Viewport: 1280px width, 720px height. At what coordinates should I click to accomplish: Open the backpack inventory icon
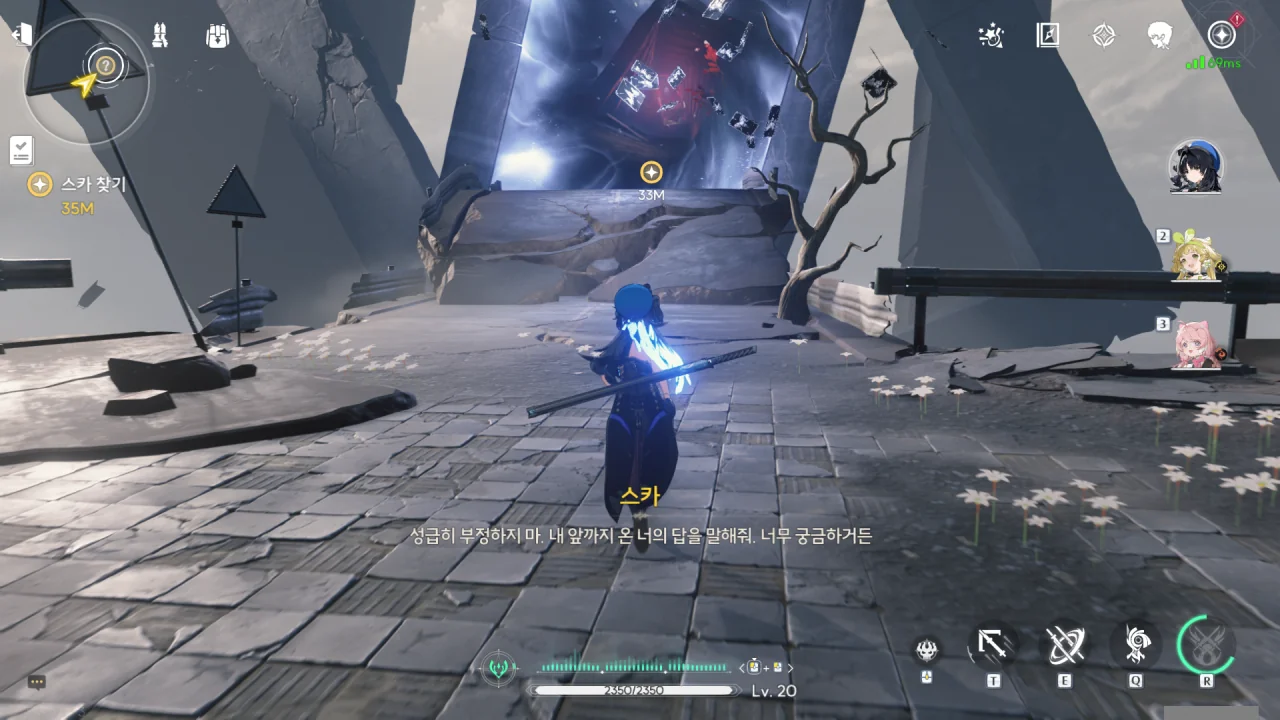[217, 36]
